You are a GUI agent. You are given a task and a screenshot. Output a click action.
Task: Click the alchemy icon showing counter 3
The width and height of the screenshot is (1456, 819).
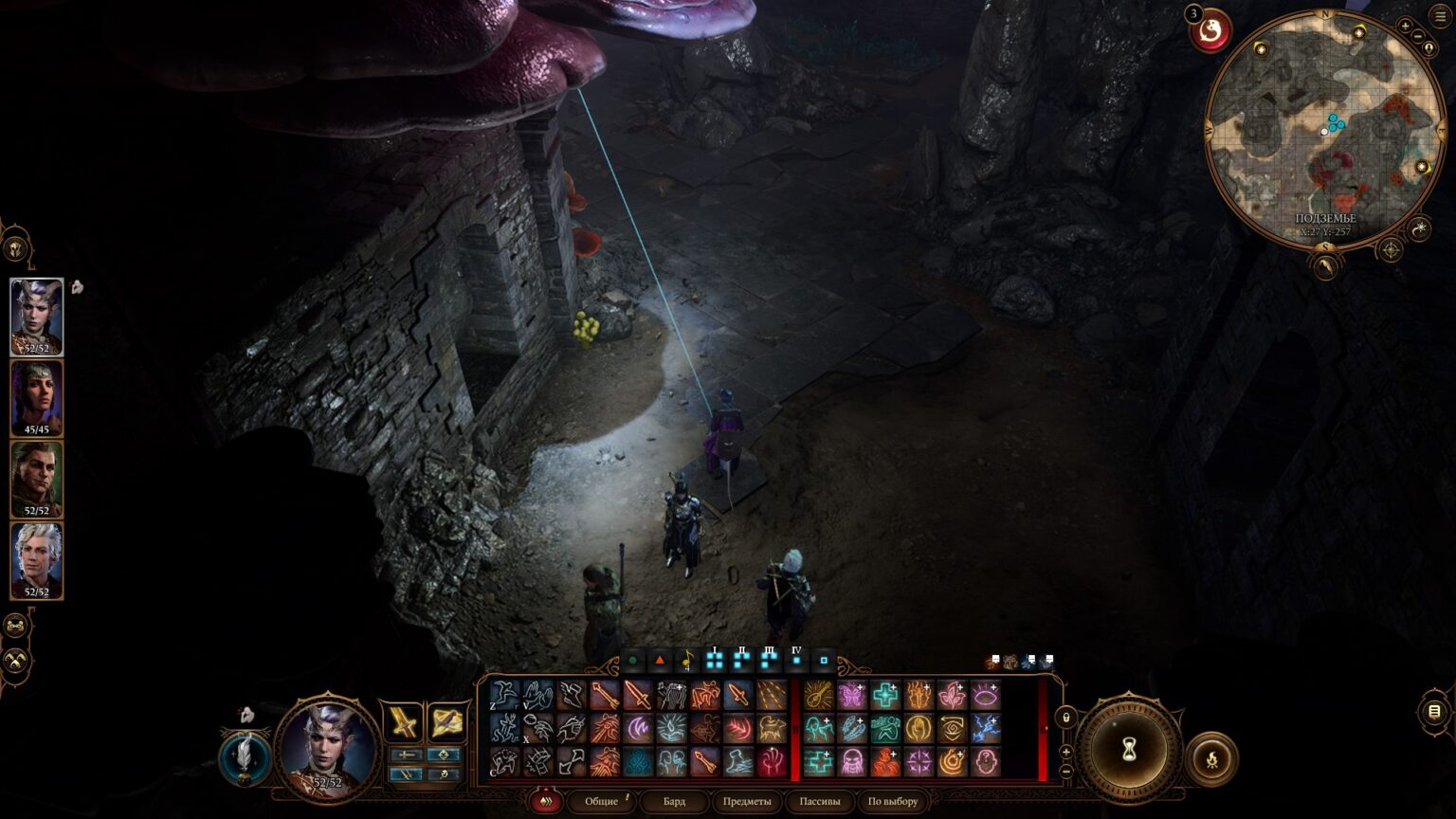[1210, 29]
